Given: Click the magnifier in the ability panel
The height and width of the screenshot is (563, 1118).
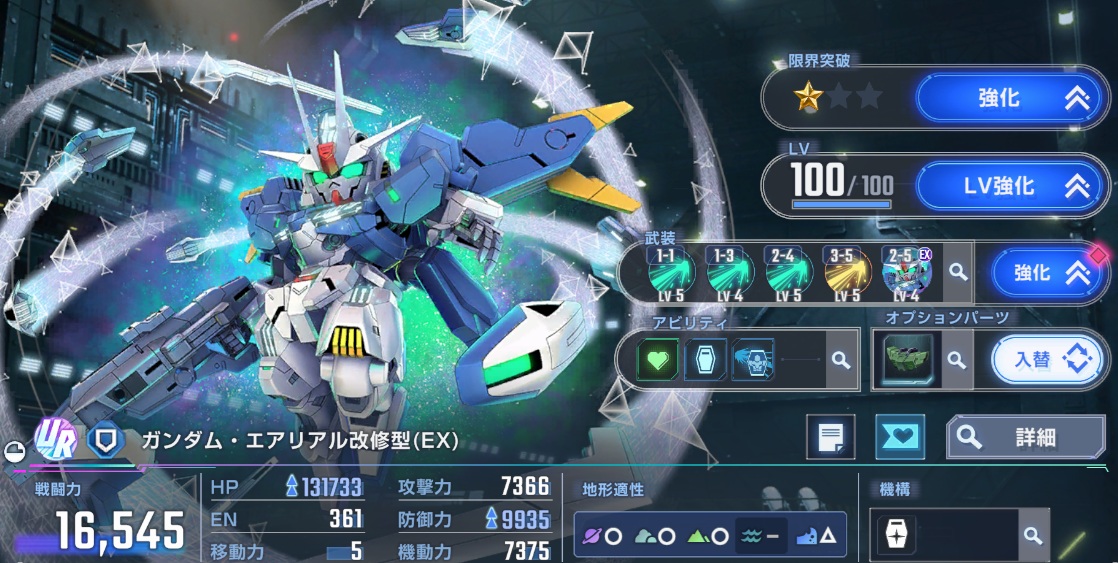Looking at the screenshot, I should 842,360.
